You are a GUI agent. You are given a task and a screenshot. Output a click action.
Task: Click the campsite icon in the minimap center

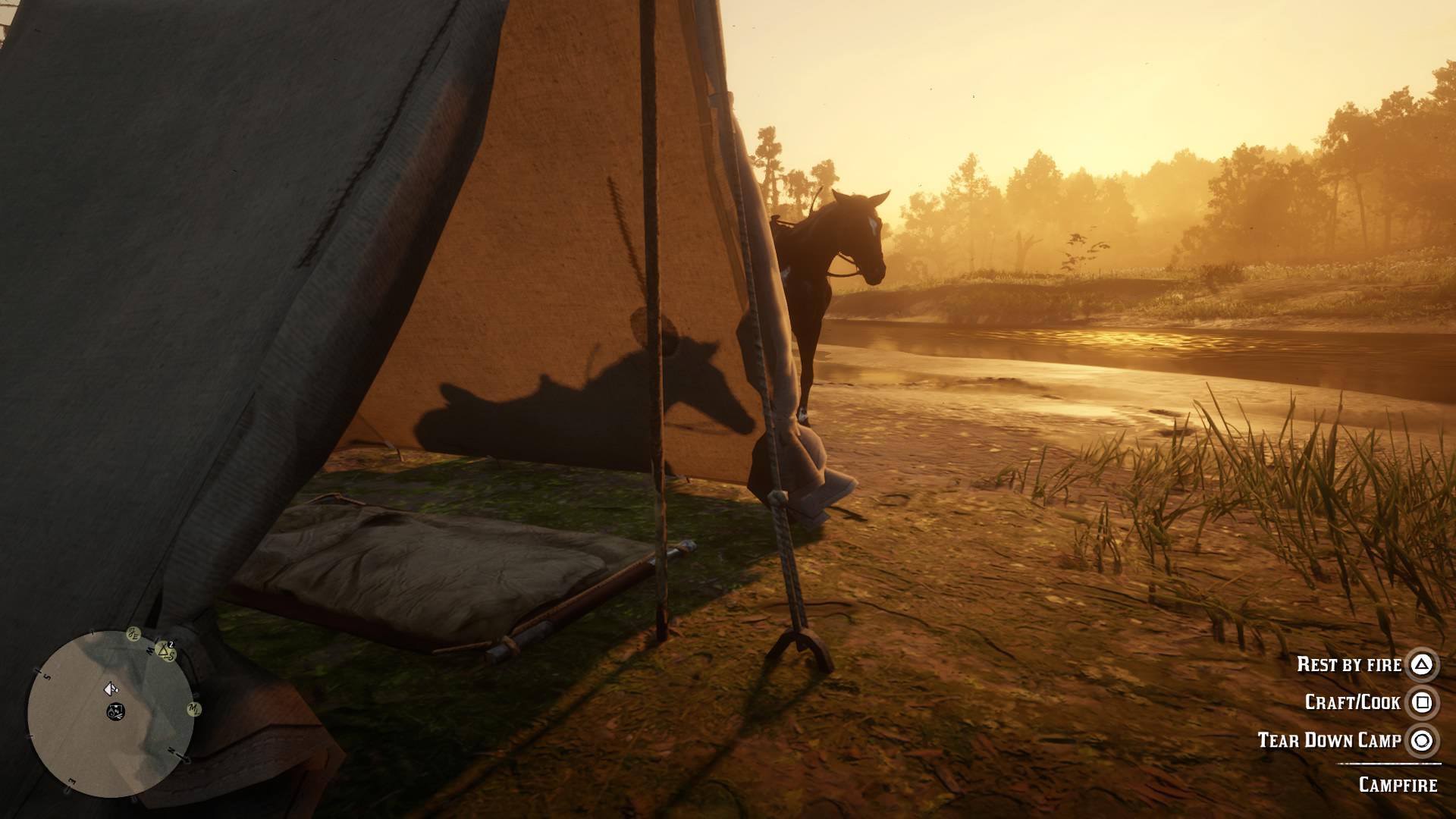click(x=116, y=712)
